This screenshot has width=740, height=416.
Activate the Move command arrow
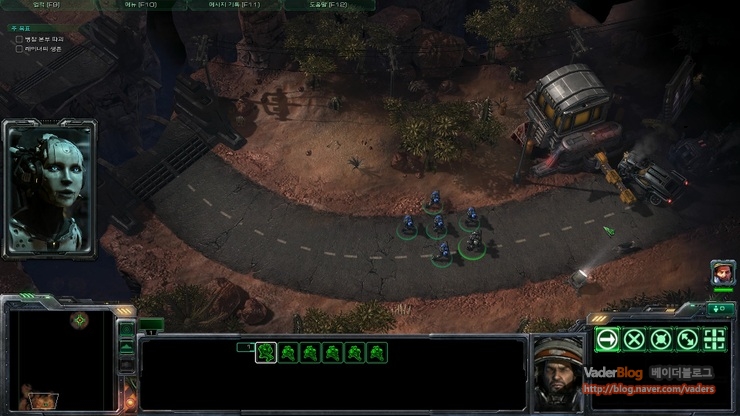click(606, 339)
